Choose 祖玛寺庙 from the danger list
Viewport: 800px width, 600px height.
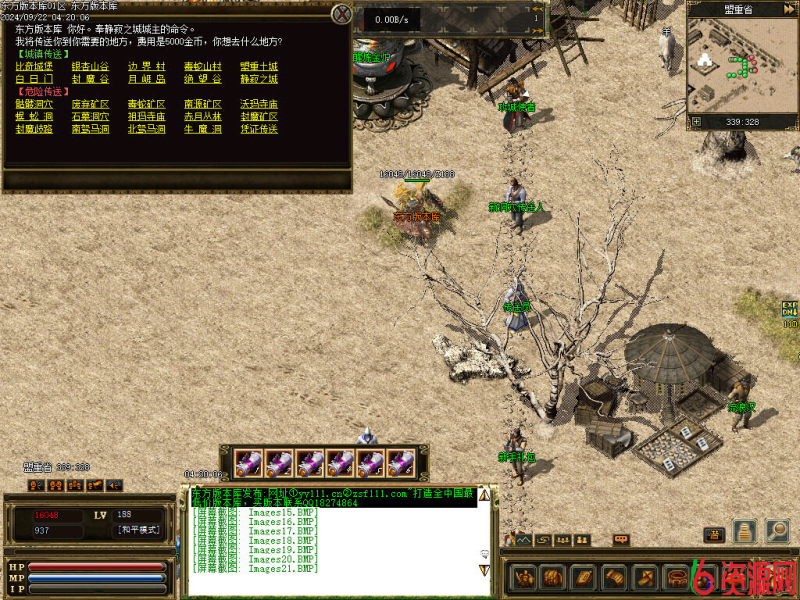147,116
